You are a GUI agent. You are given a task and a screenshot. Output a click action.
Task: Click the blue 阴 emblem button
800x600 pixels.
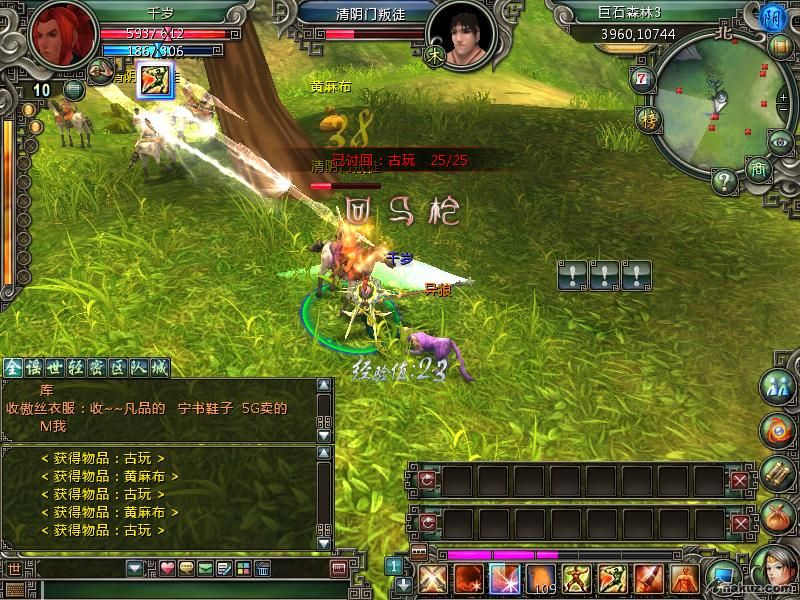[772, 17]
